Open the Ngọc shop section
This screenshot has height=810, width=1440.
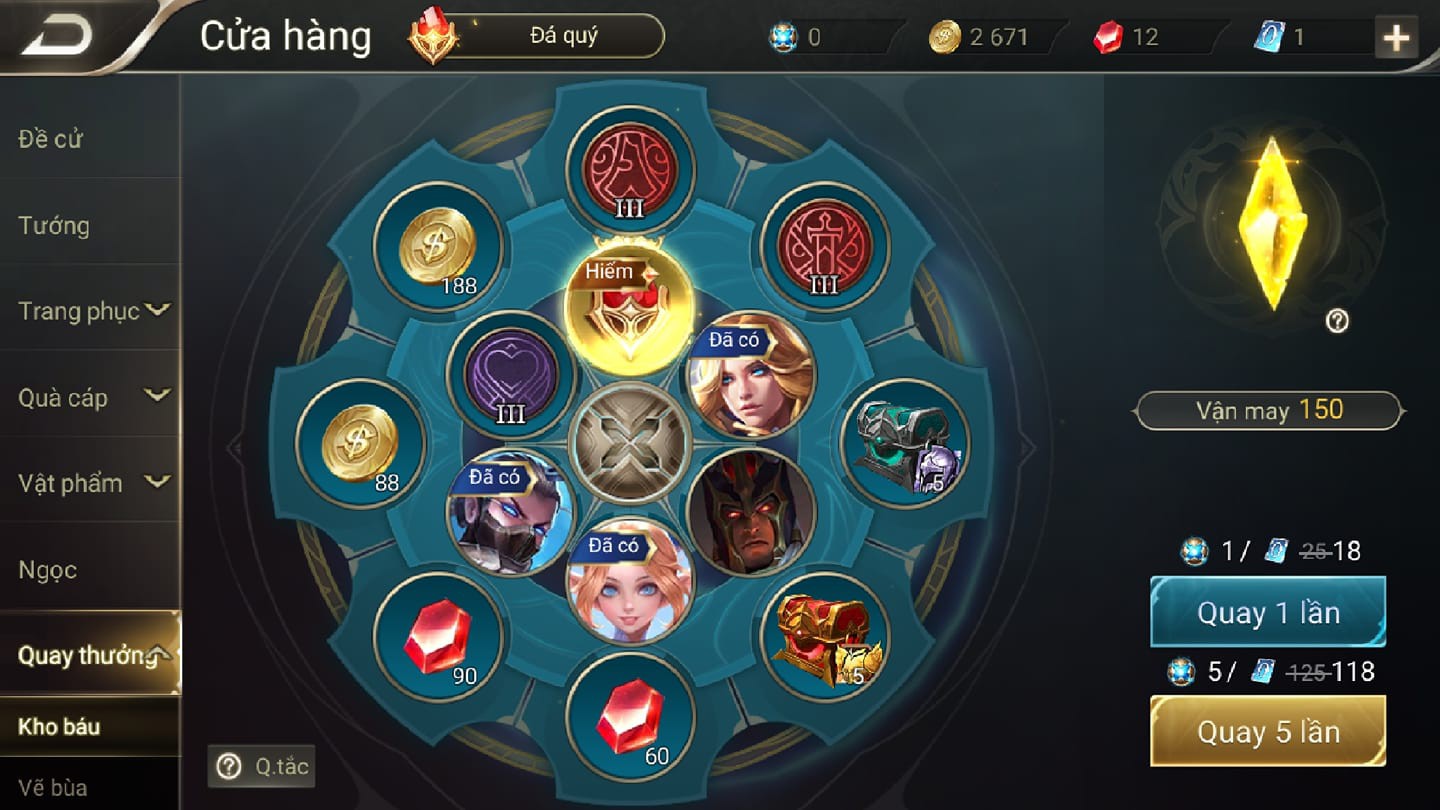click(x=48, y=570)
